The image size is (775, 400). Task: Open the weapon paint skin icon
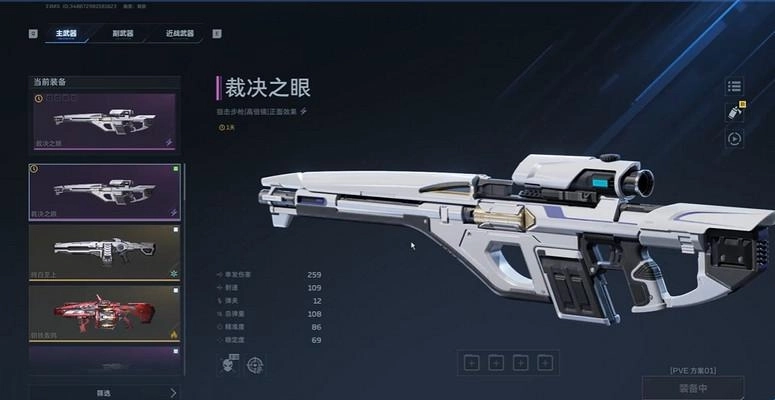pyautogui.click(x=734, y=112)
